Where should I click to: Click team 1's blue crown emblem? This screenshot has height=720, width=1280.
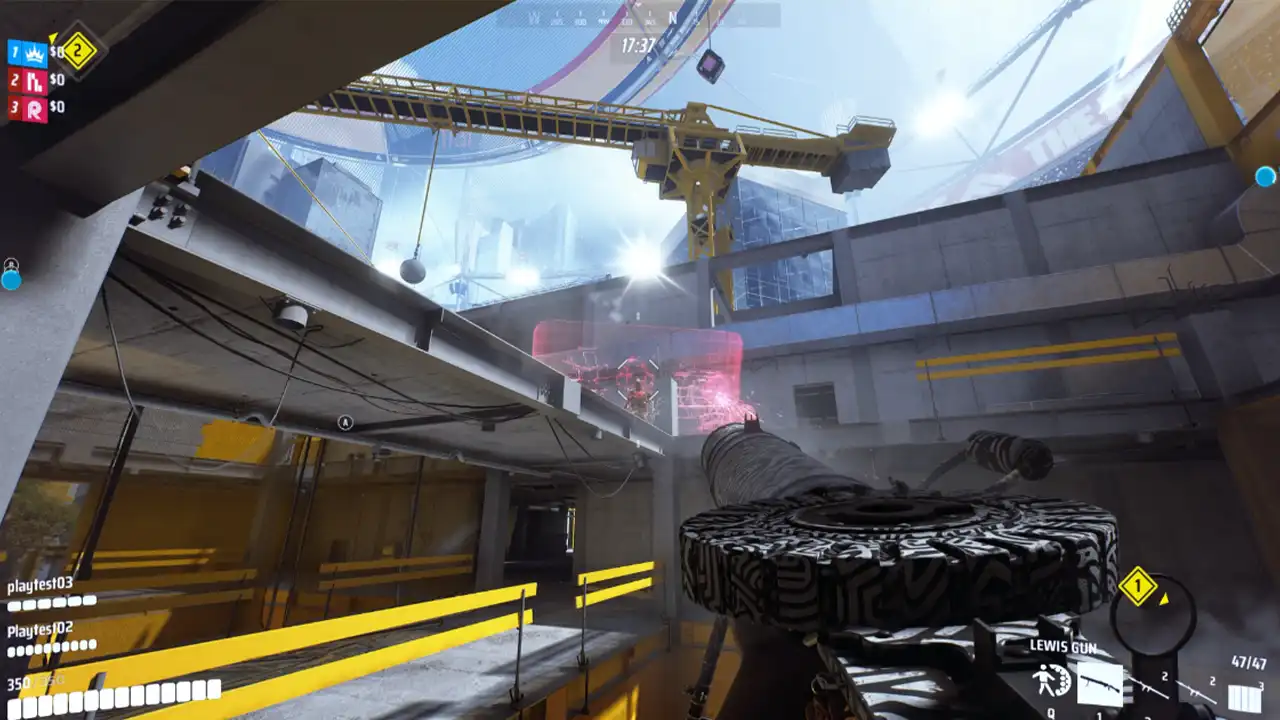click(33, 52)
